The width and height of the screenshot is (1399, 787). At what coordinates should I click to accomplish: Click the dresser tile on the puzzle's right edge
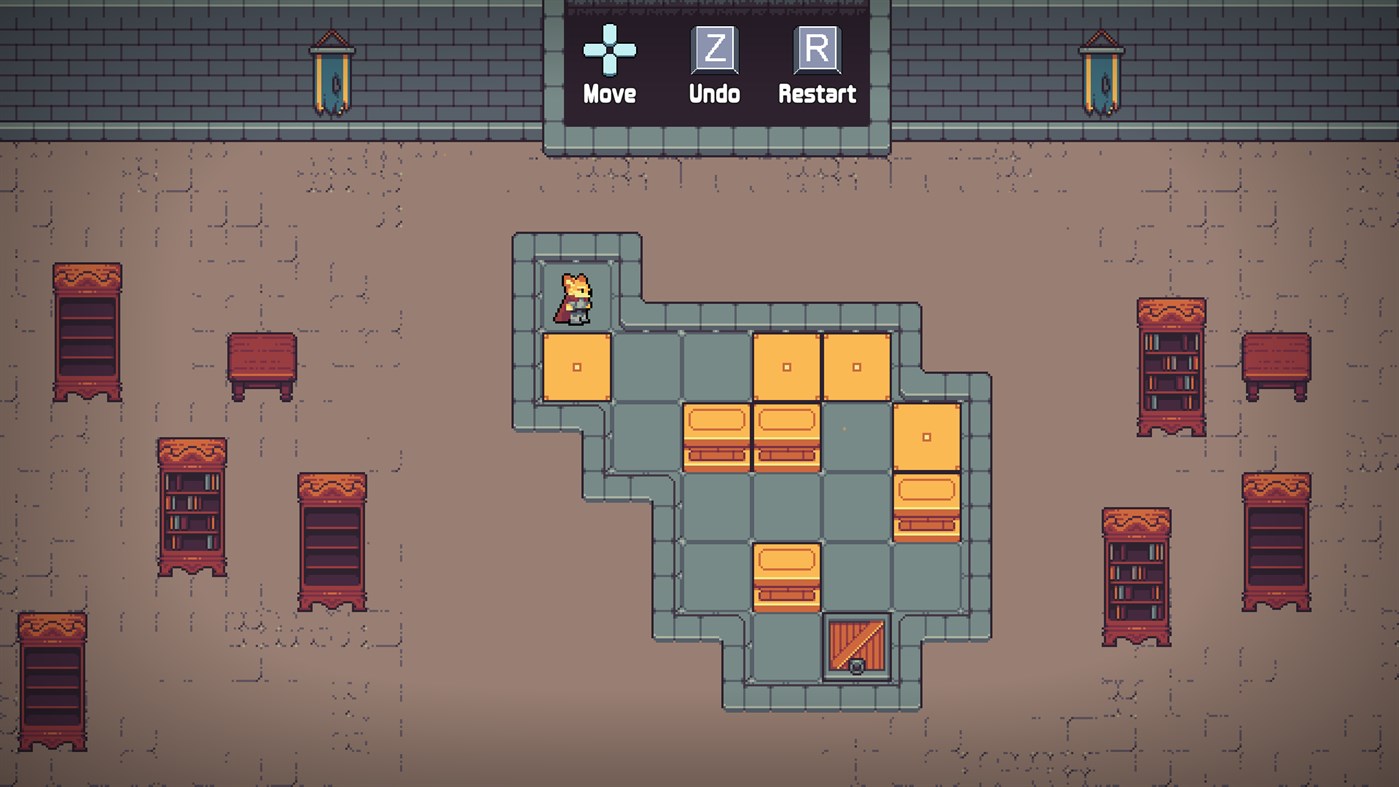click(926, 507)
